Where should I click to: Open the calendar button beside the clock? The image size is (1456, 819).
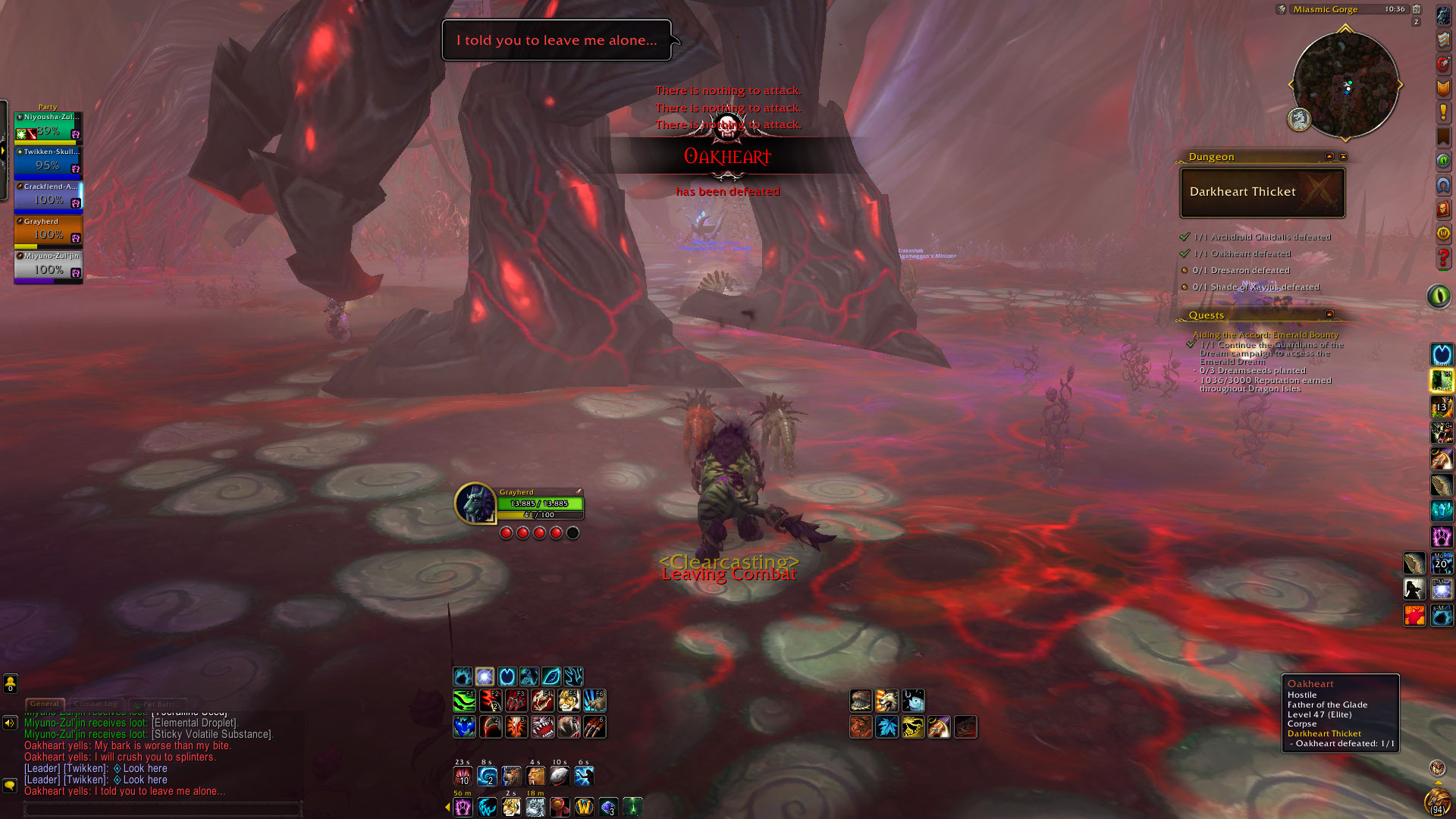click(x=1416, y=9)
